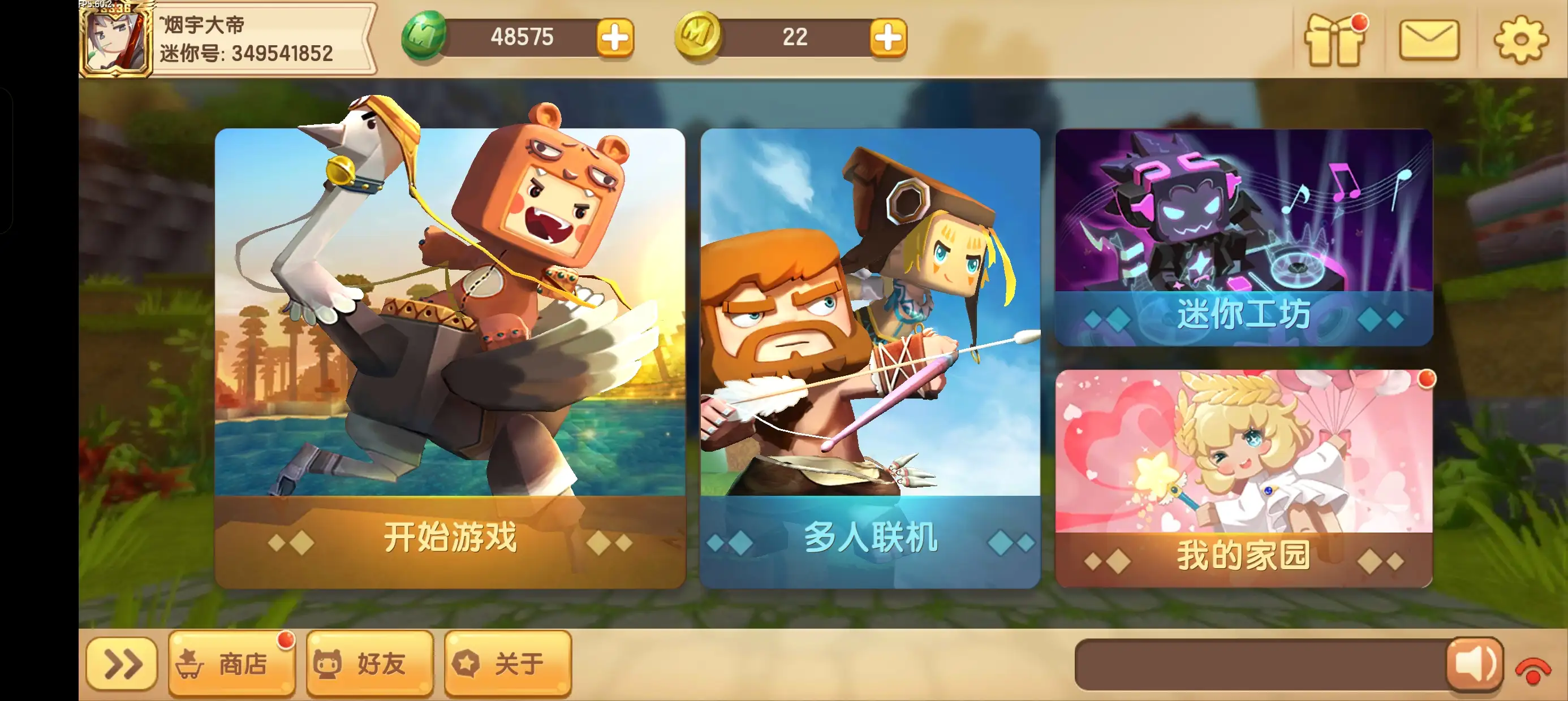The image size is (1568, 701).
Task: Show the 好友 friends list
Action: click(x=369, y=663)
